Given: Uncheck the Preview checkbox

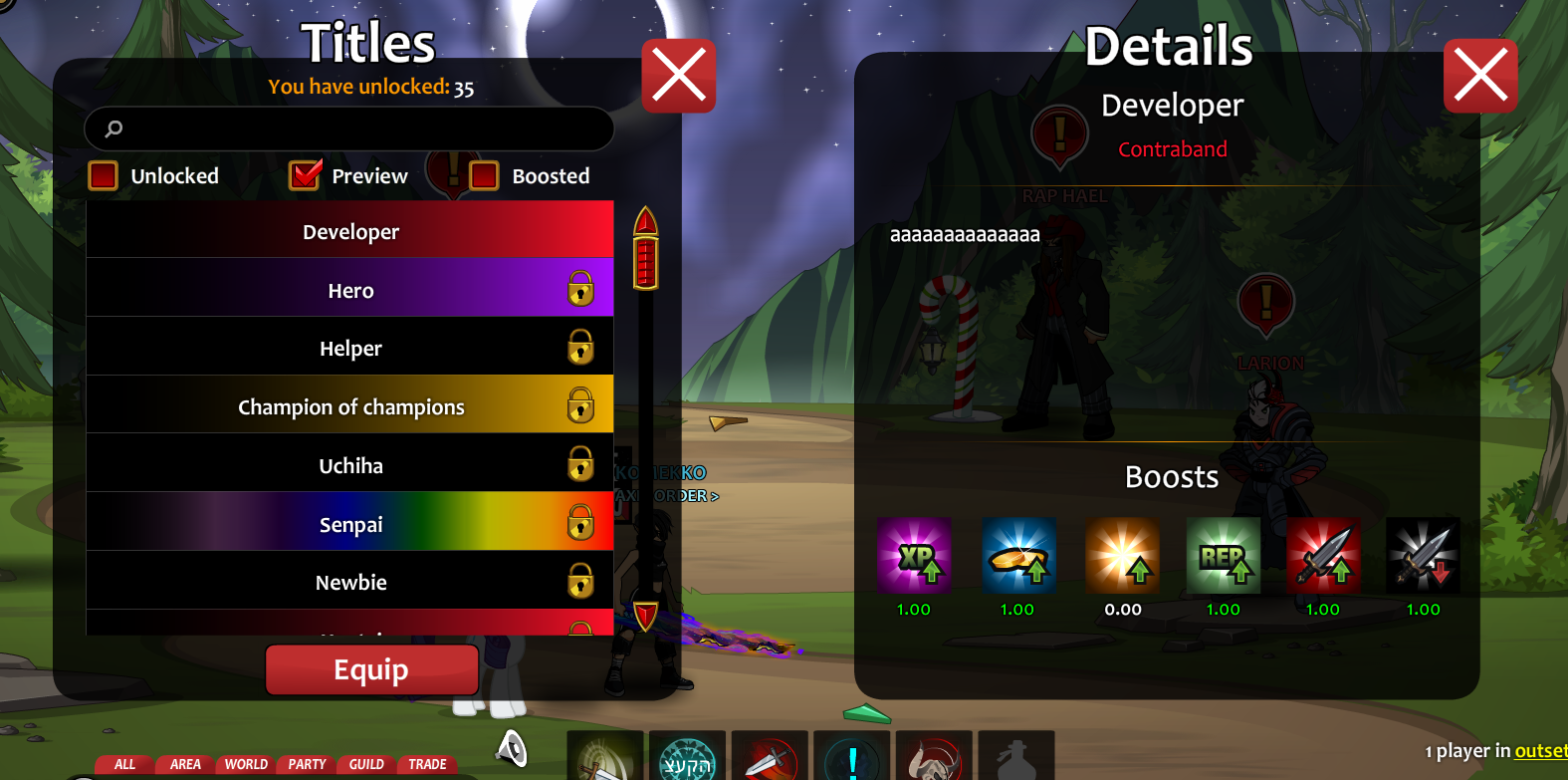Looking at the screenshot, I should click(x=305, y=176).
